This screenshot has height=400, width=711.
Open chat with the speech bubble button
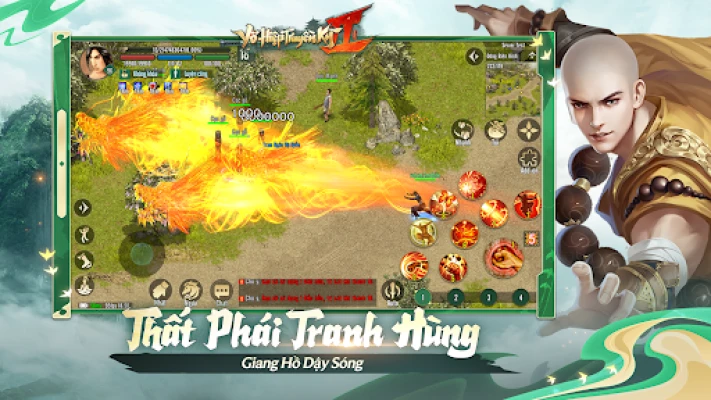(221, 290)
